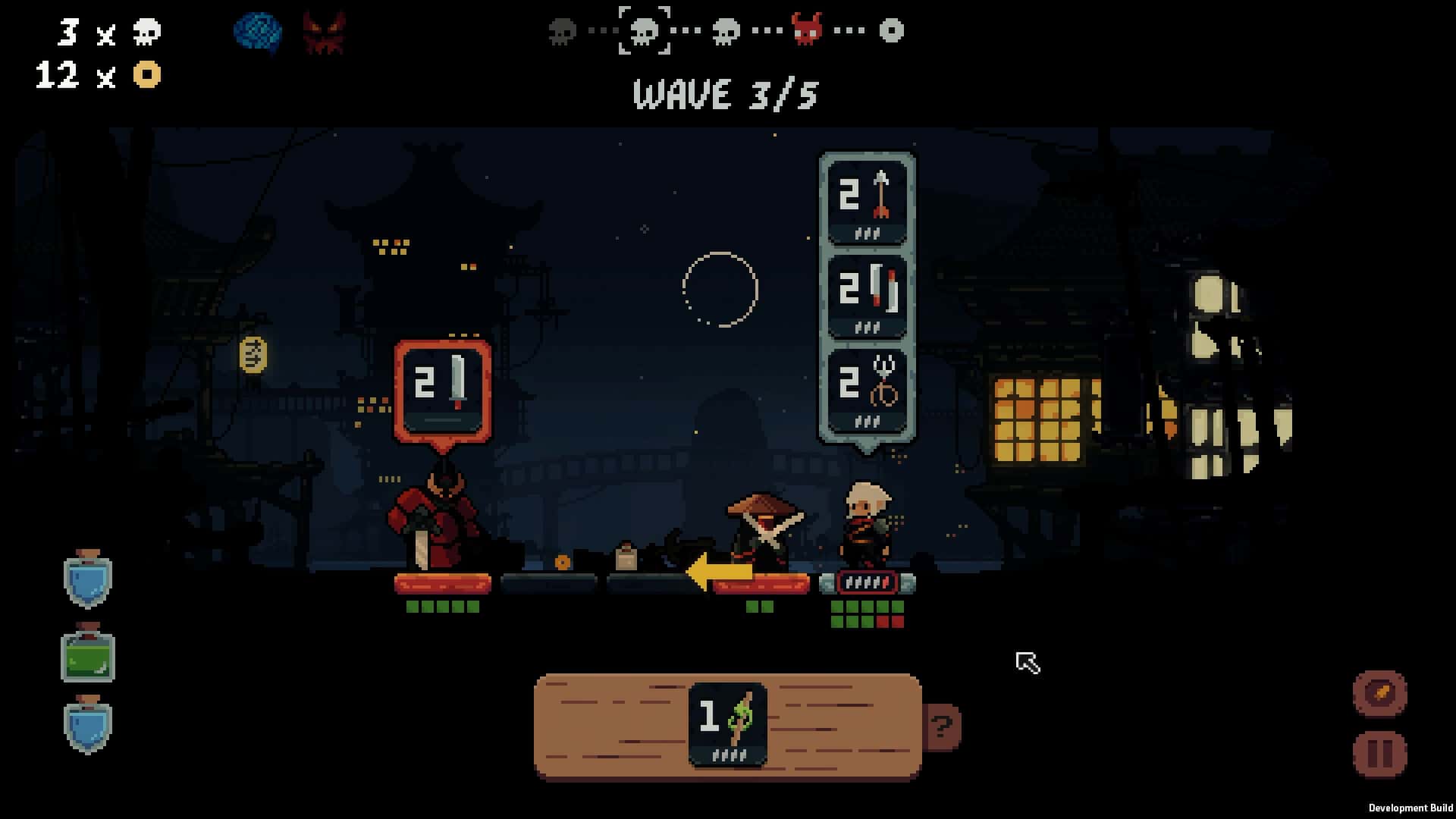The width and height of the screenshot is (1456, 819).
Task: Click the trident intent icon on the enemy
Action: tap(867, 388)
